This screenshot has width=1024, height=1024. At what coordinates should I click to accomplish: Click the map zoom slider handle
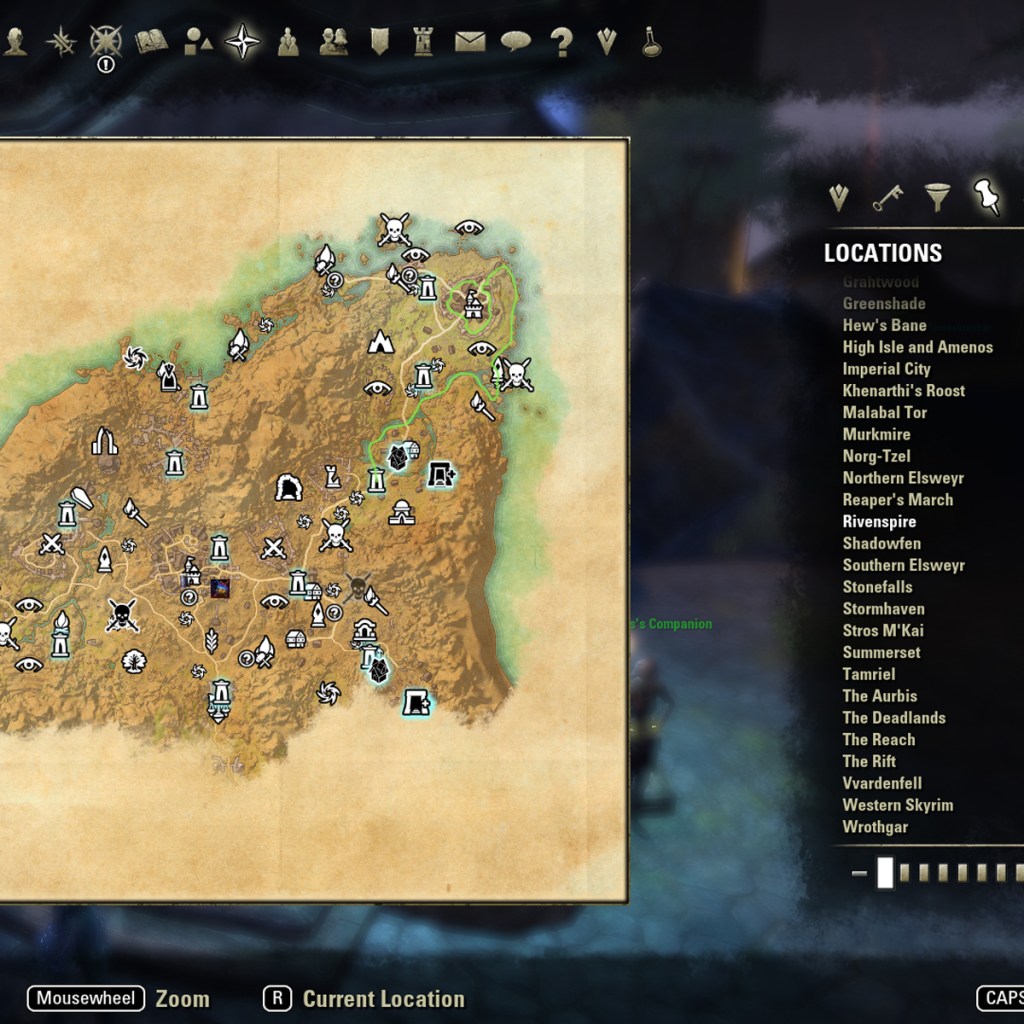[885, 873]
